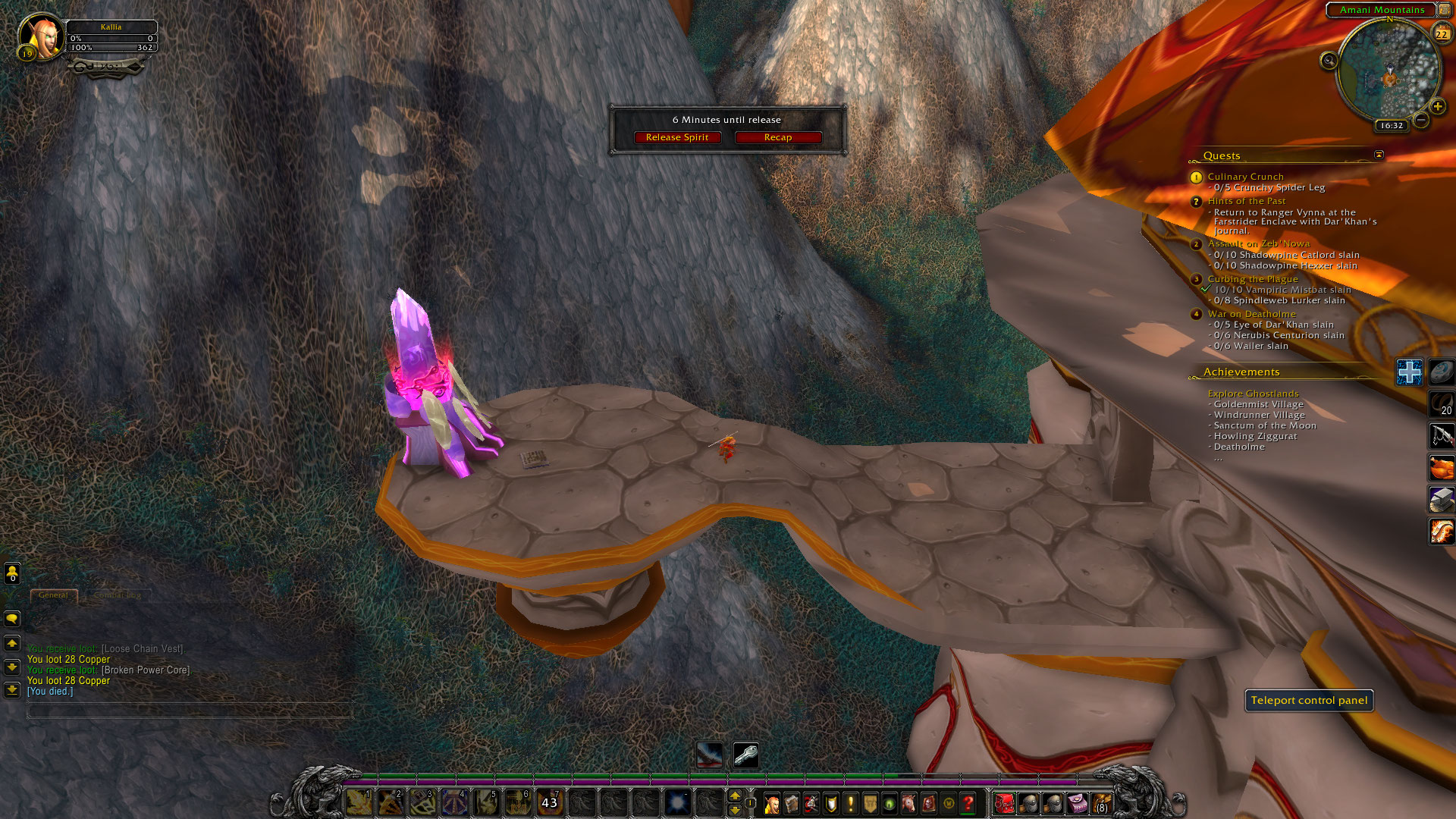Screen dimensions: 1456x819
Task: Use the roasted chicken food item
Action: pos(1441,468)
